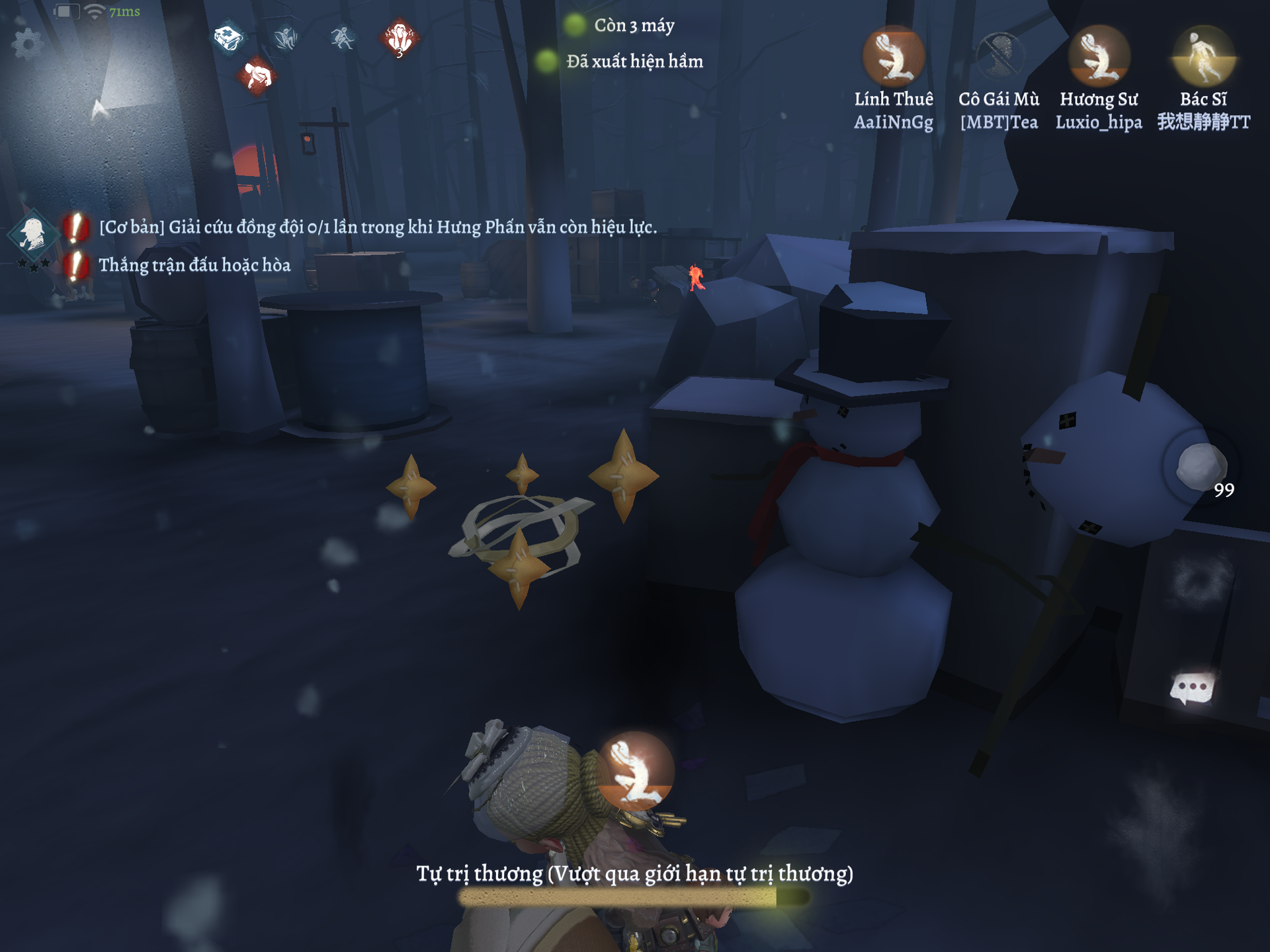Viewport: 1270px width, 952px height.
Task: Select Hương Sư teammate portrait
Action: click(1099, 57)
